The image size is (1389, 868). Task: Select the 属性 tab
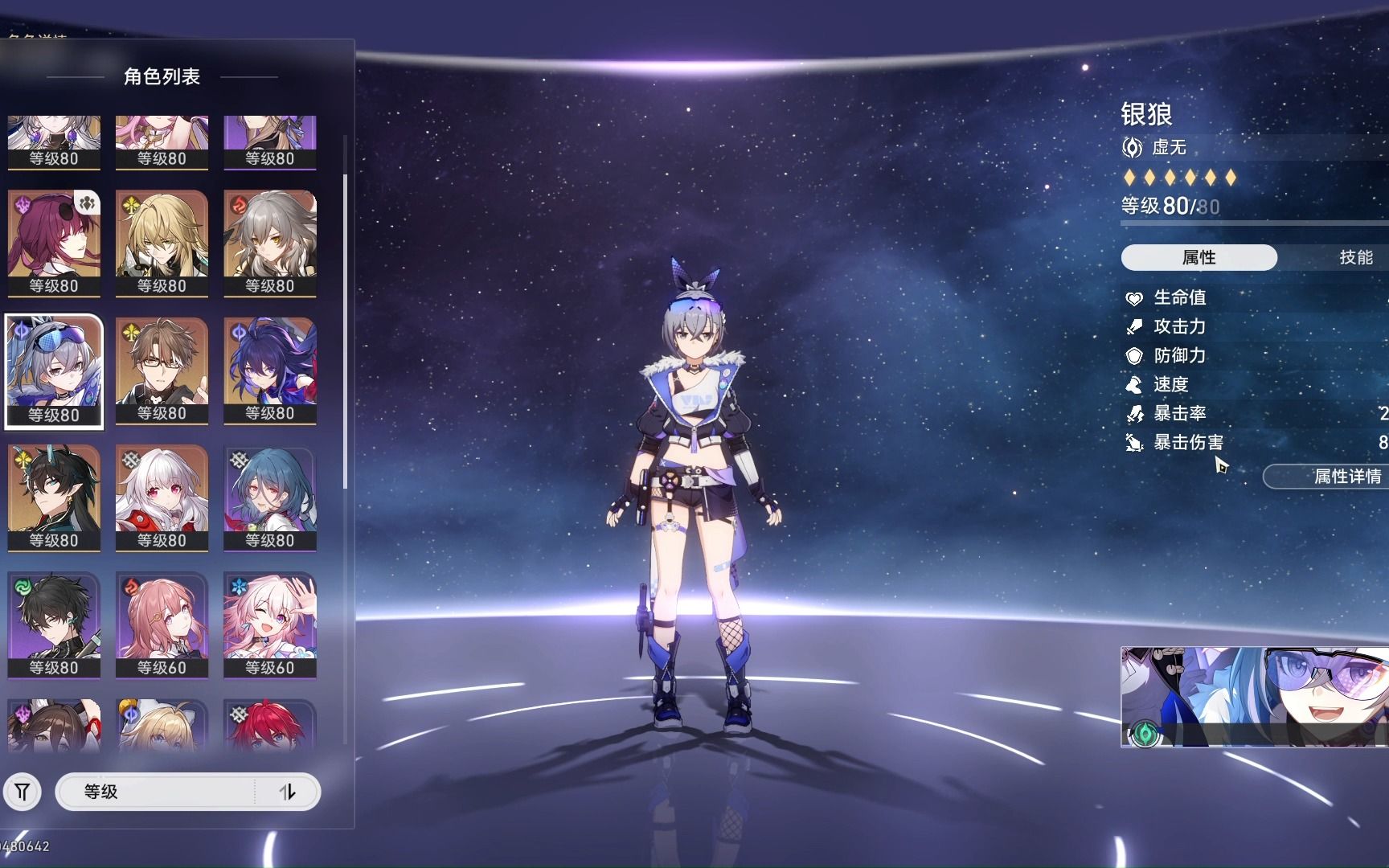coord(1198,257)
